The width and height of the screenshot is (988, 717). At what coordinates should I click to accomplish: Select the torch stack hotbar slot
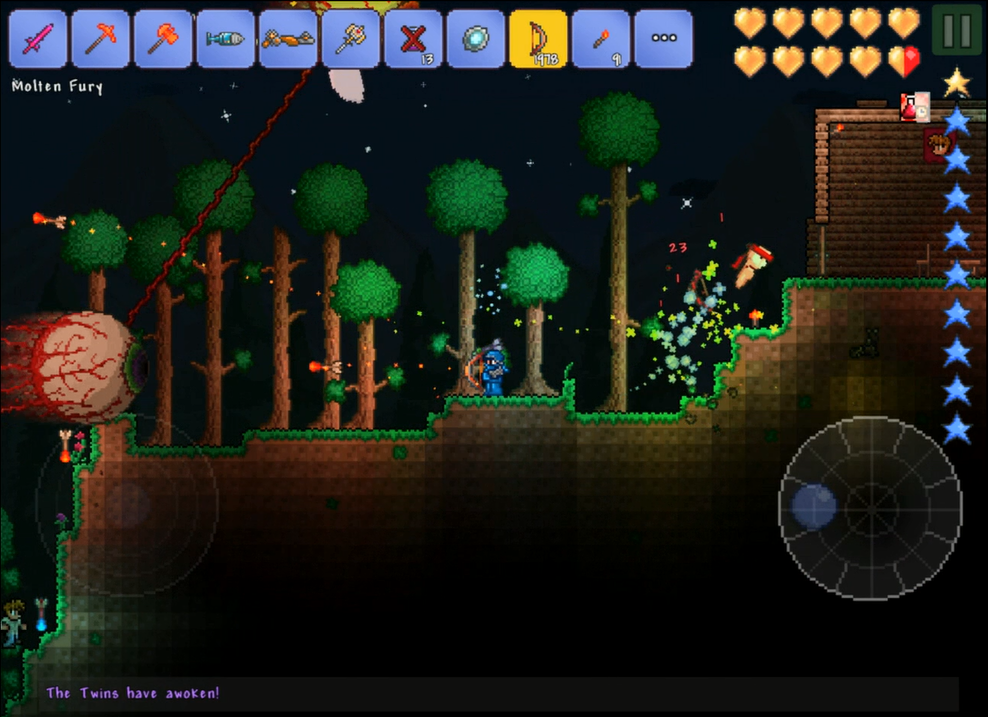[x=601, y=39]
